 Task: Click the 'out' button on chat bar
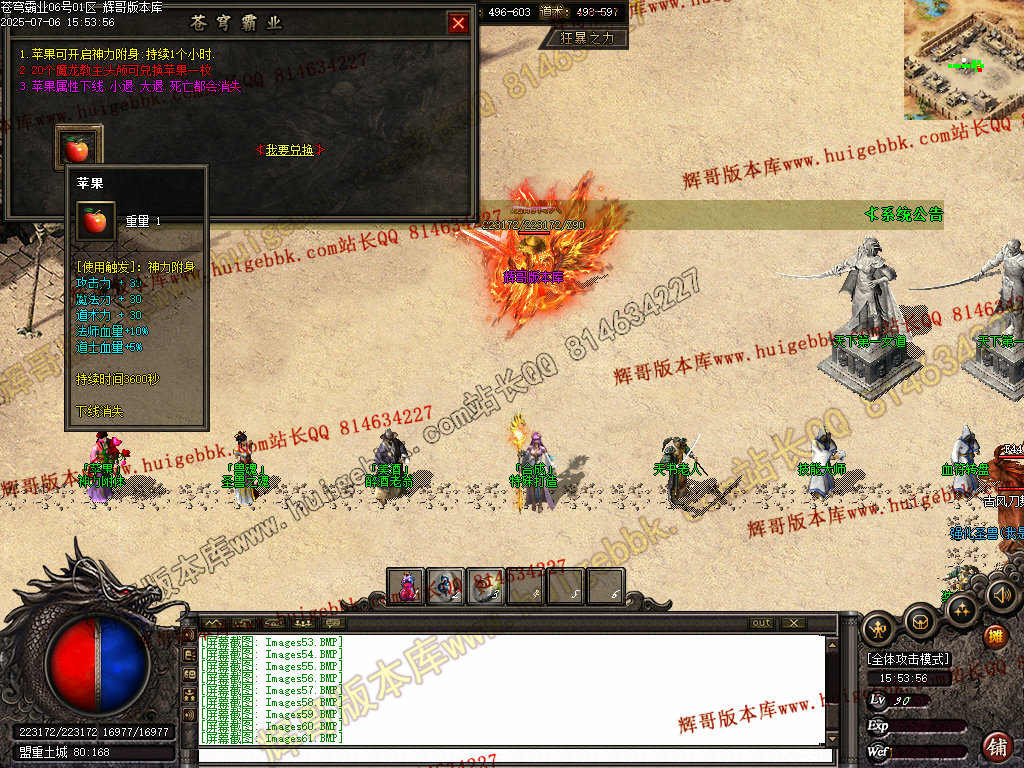pyautogui.click(x=762, y=623)
